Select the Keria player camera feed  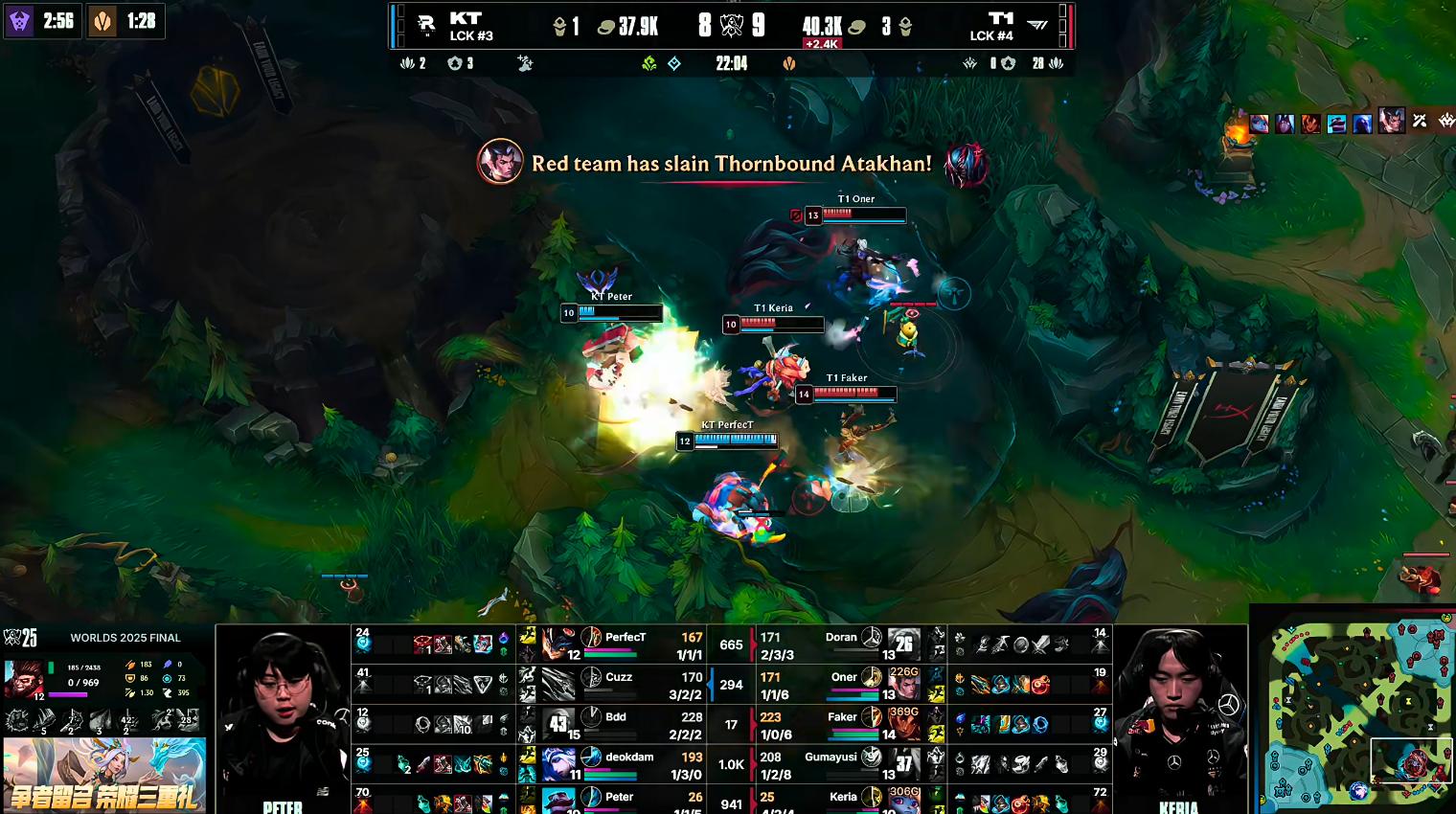[1180, 718]
